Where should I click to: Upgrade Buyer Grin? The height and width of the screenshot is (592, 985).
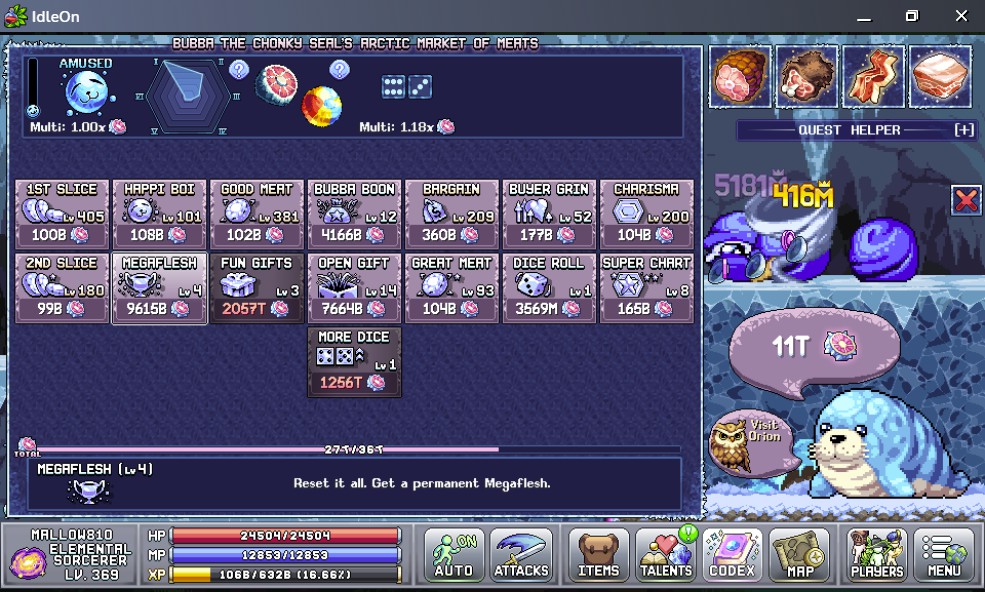pos(550,214)
